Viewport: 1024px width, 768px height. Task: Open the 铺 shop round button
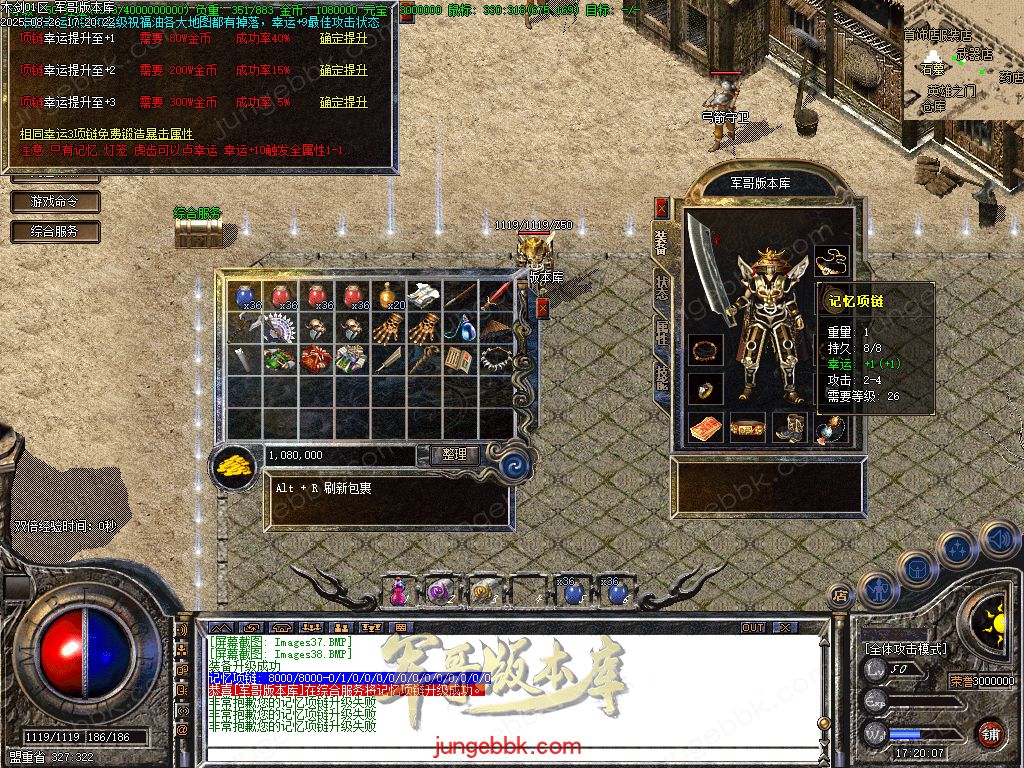990,733
